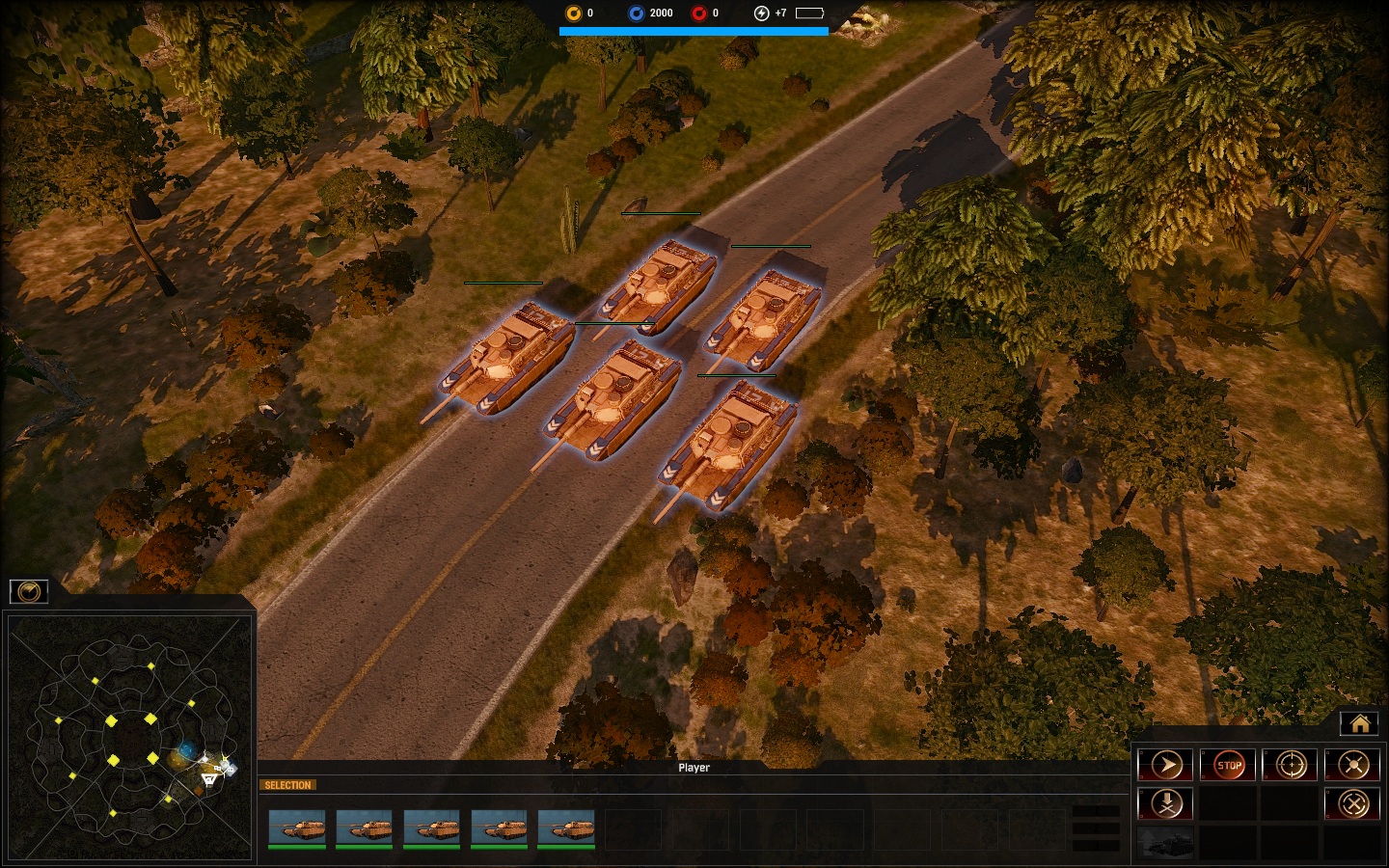The width and height of the screenshot is (1389, 868).
Task: Select the radiating-dot command button
Action: click(x=1353, y=766)
